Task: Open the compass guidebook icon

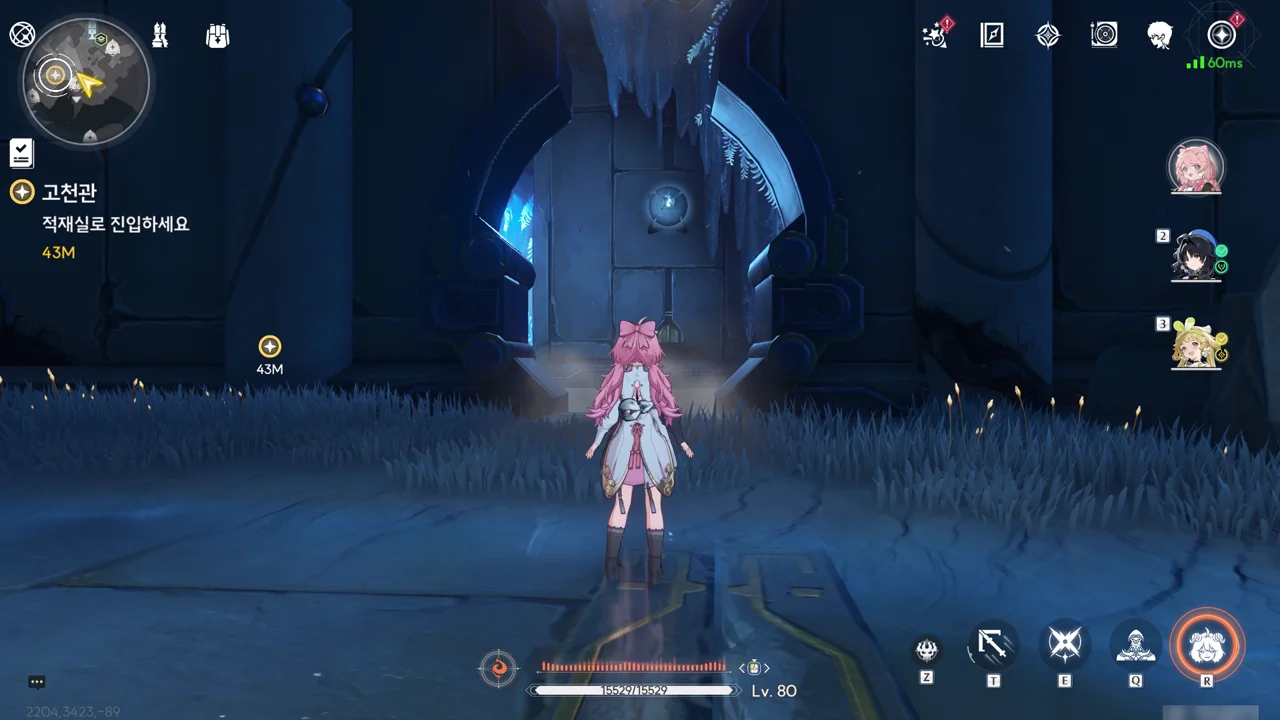Action: click(x=991, y=36)
